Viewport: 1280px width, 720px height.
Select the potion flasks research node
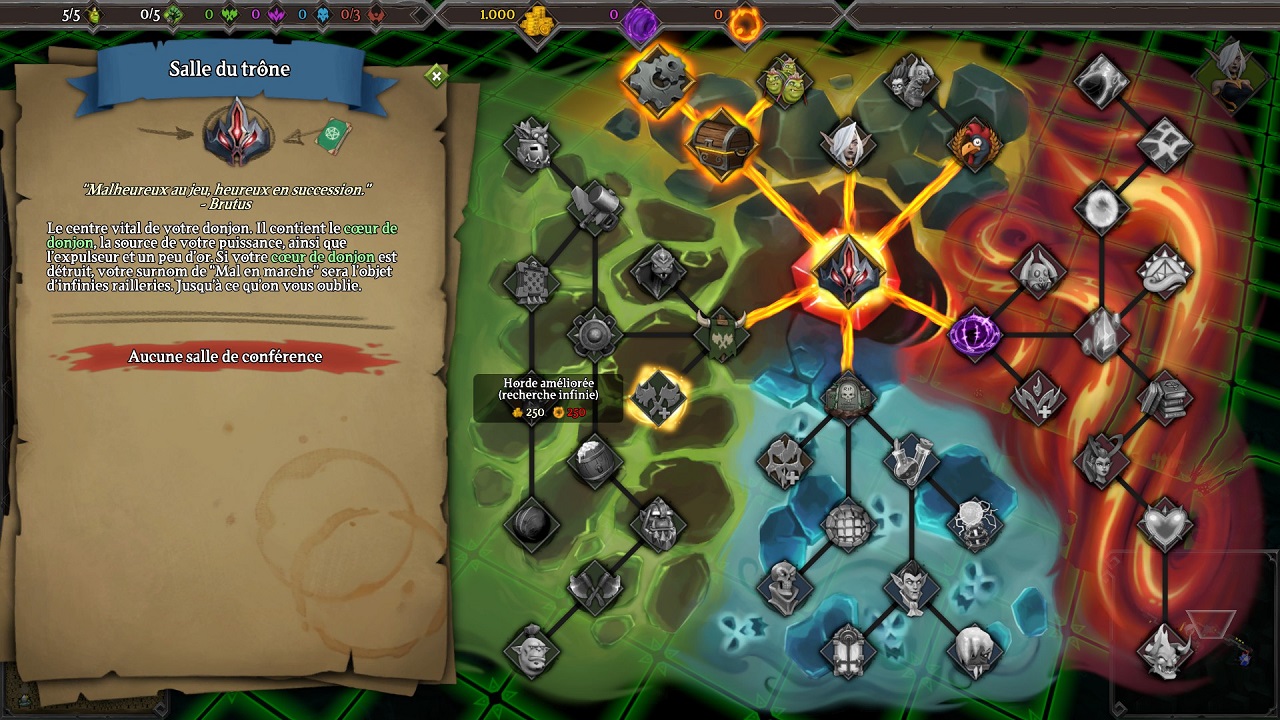click(910, 461)
